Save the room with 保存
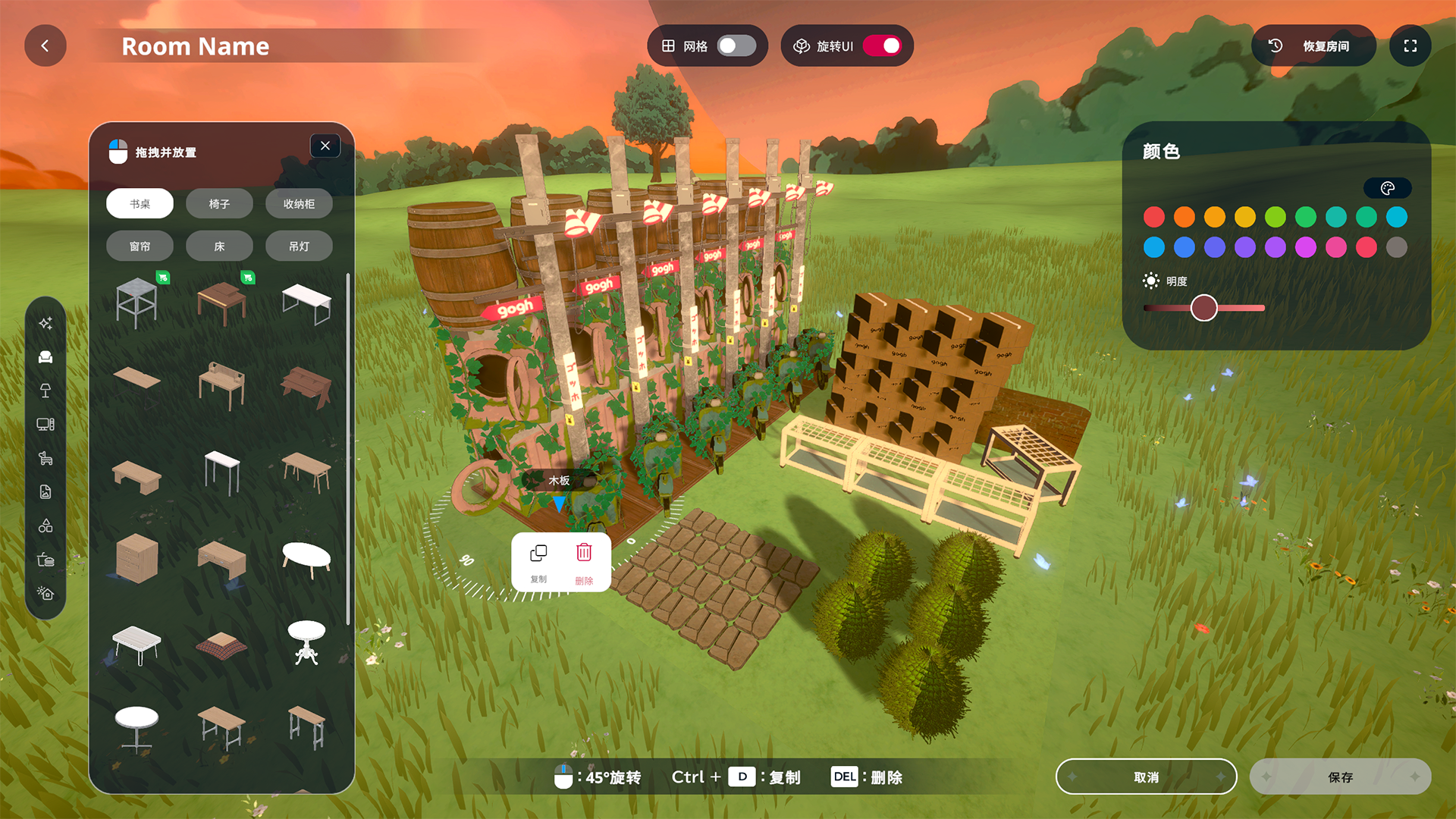 point(1340,777)
